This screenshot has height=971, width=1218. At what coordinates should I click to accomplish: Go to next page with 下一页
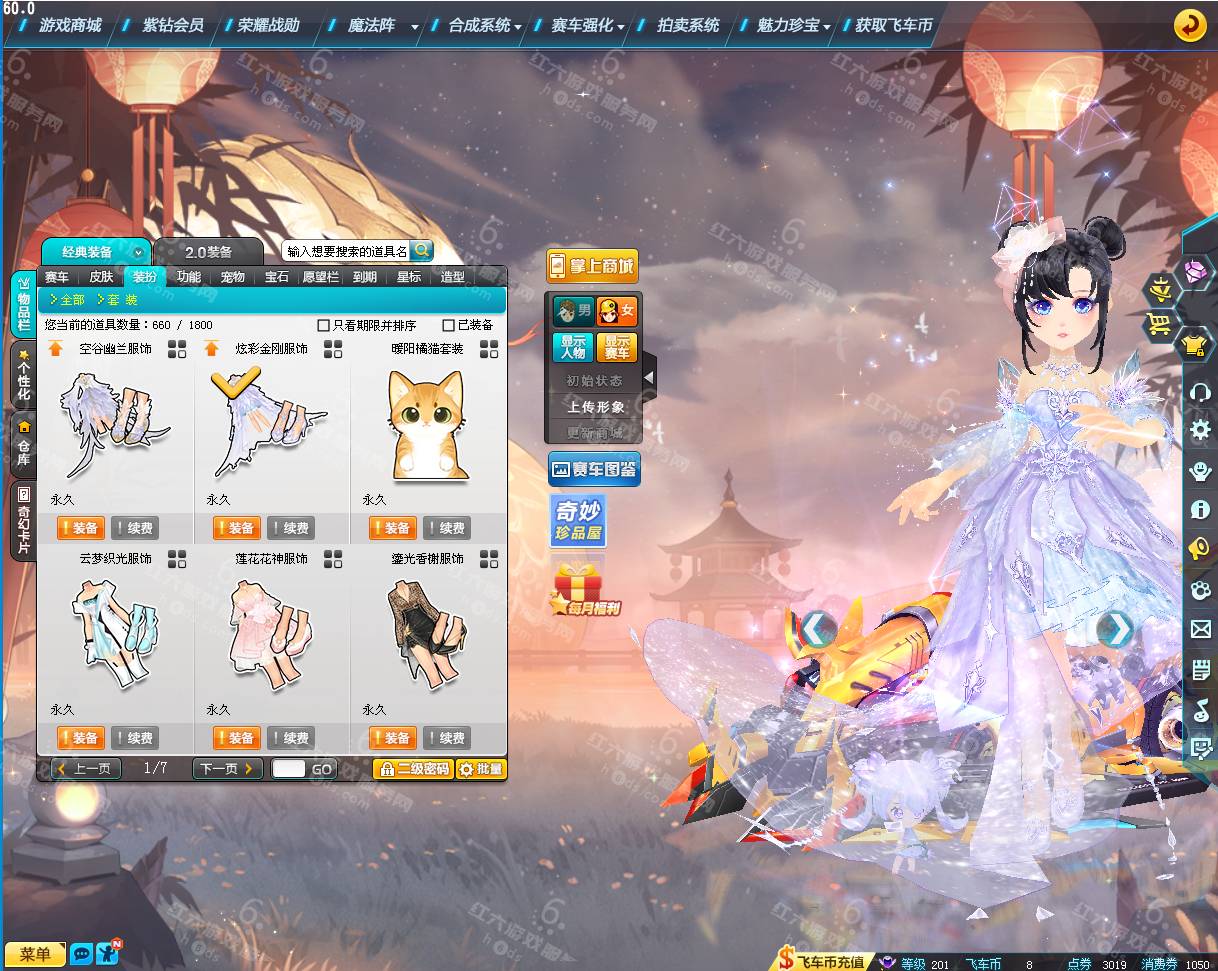coord(227,769)
